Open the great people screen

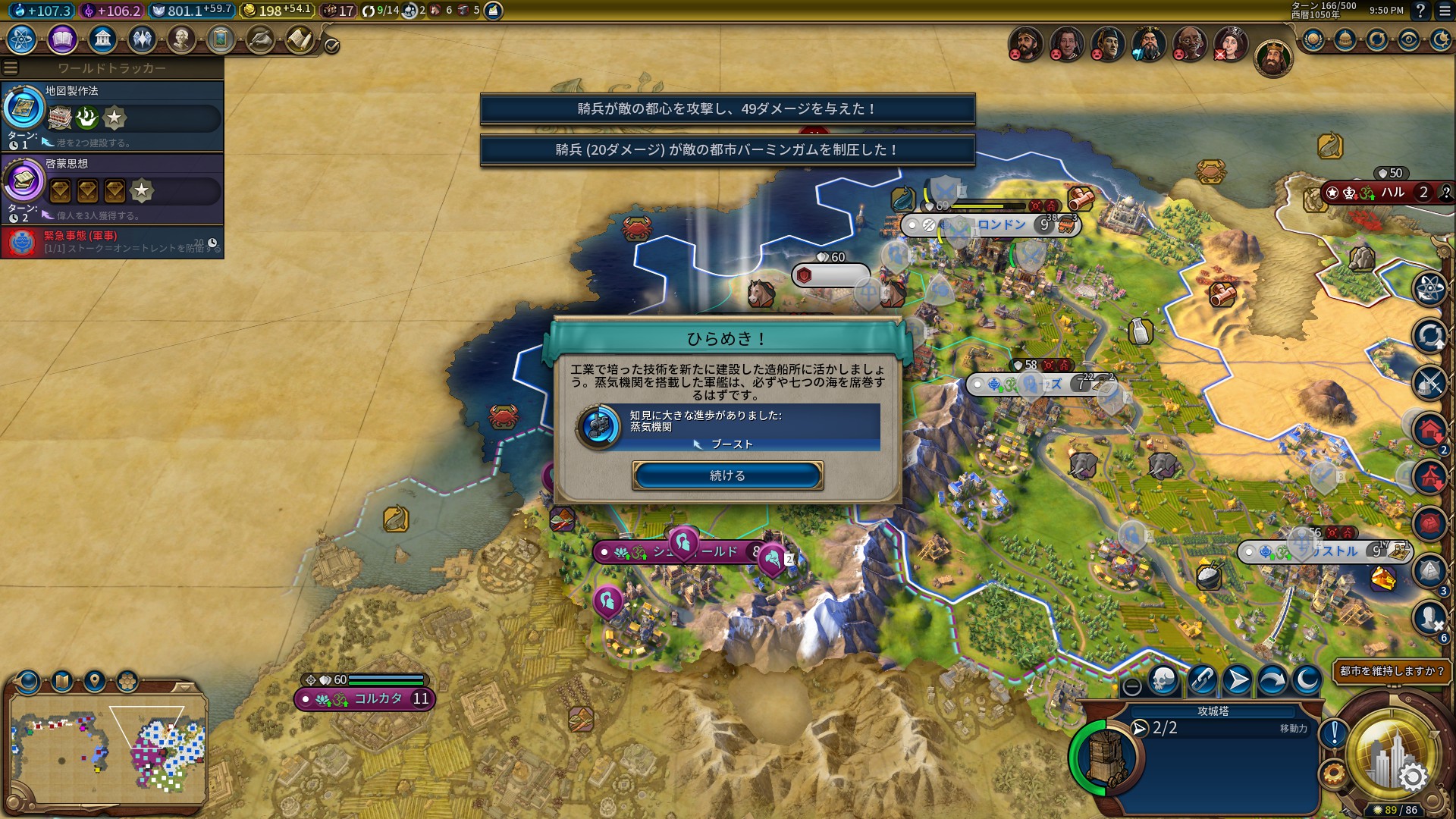tap(181, 39)
